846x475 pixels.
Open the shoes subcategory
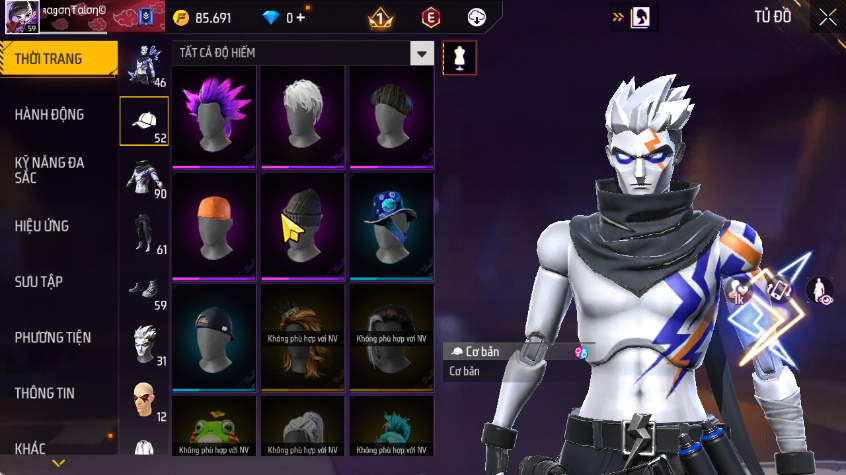point(143,288)
